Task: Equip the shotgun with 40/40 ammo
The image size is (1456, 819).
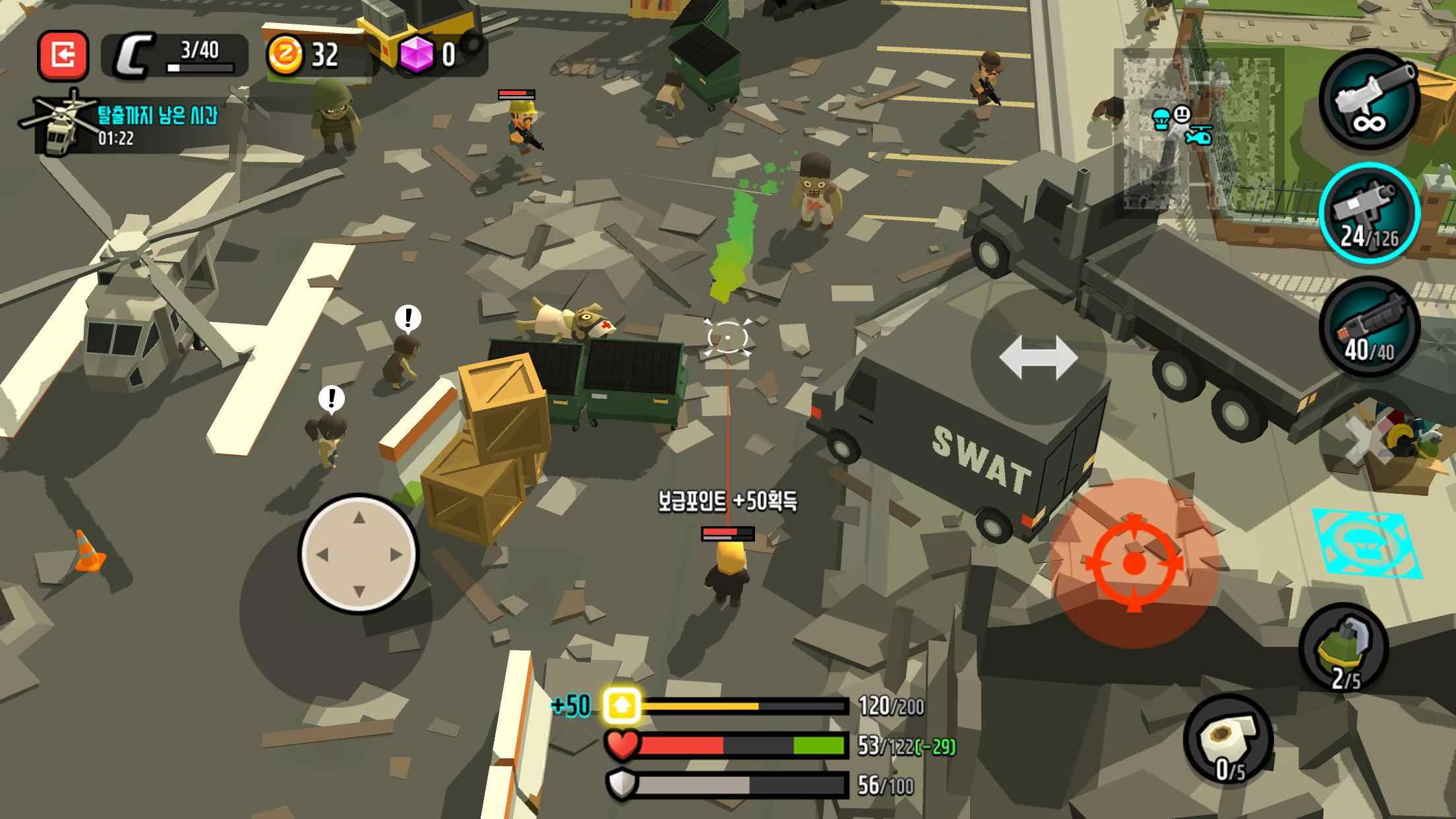Action: 1369,328
